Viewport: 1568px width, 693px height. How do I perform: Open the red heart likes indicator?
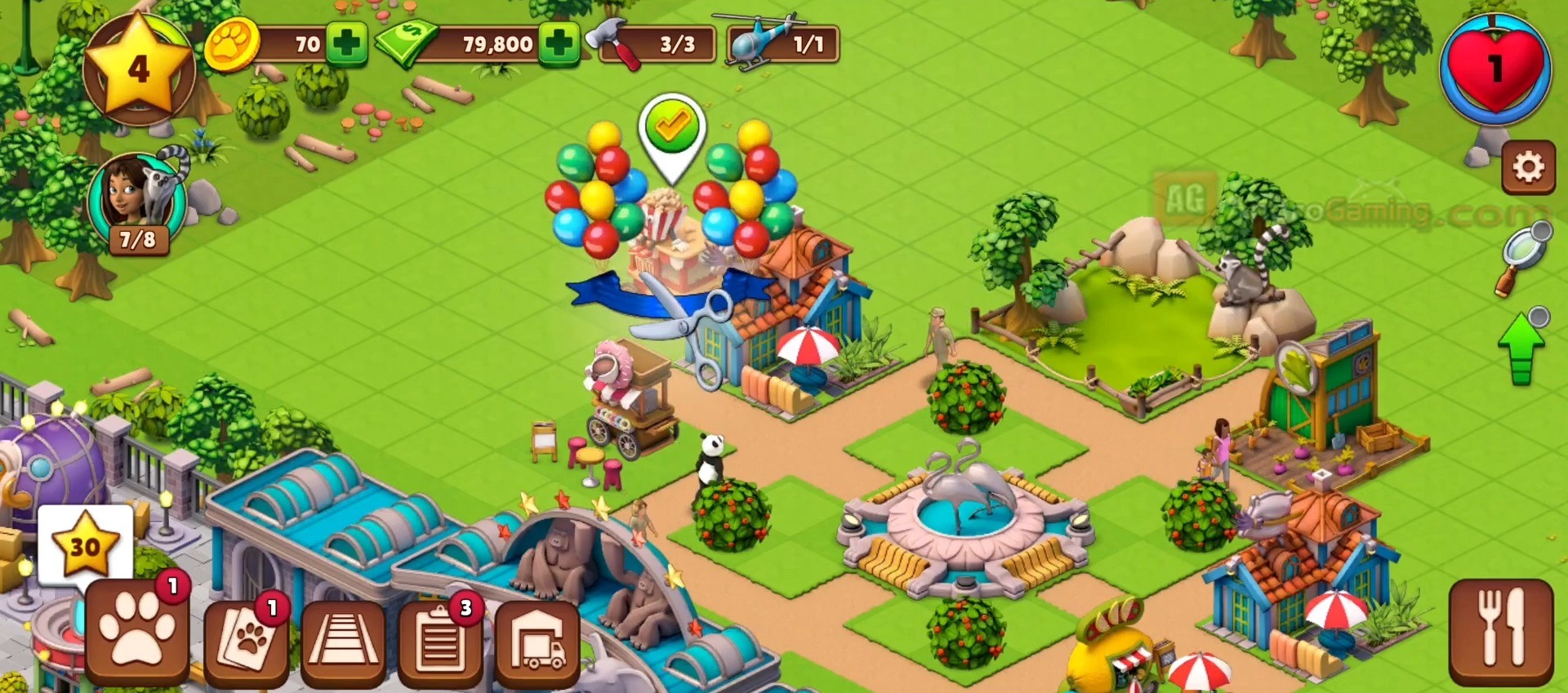(x=1494, y=70)
